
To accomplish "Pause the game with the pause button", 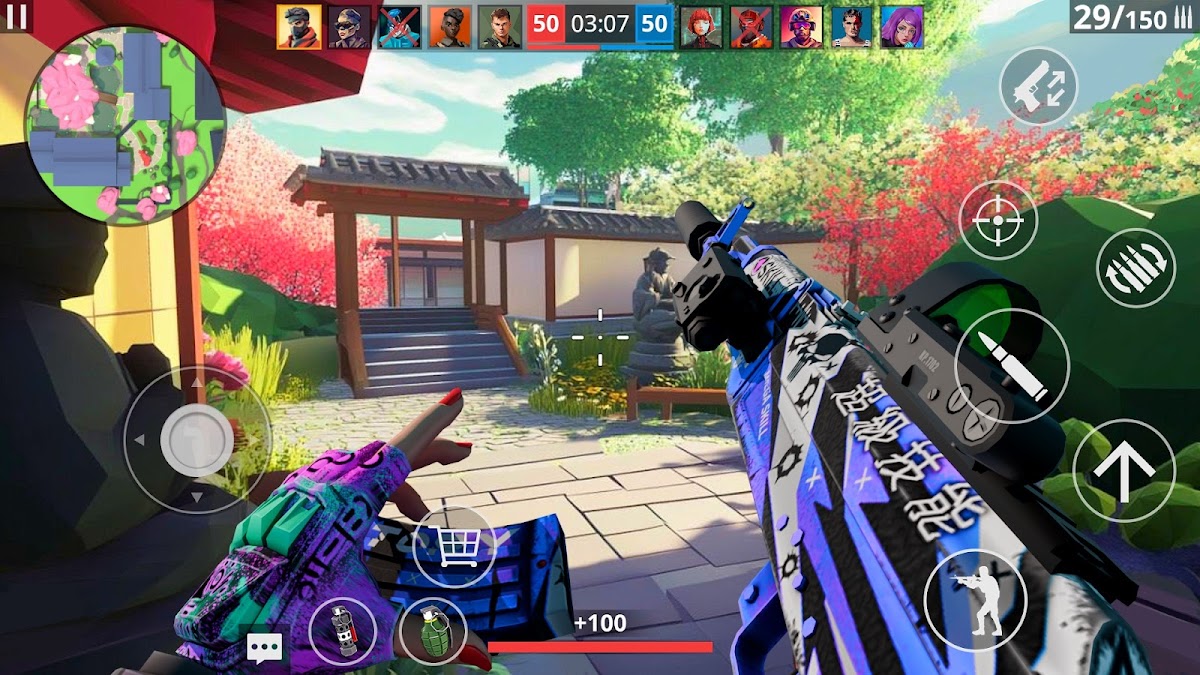I will pos(17,15).
